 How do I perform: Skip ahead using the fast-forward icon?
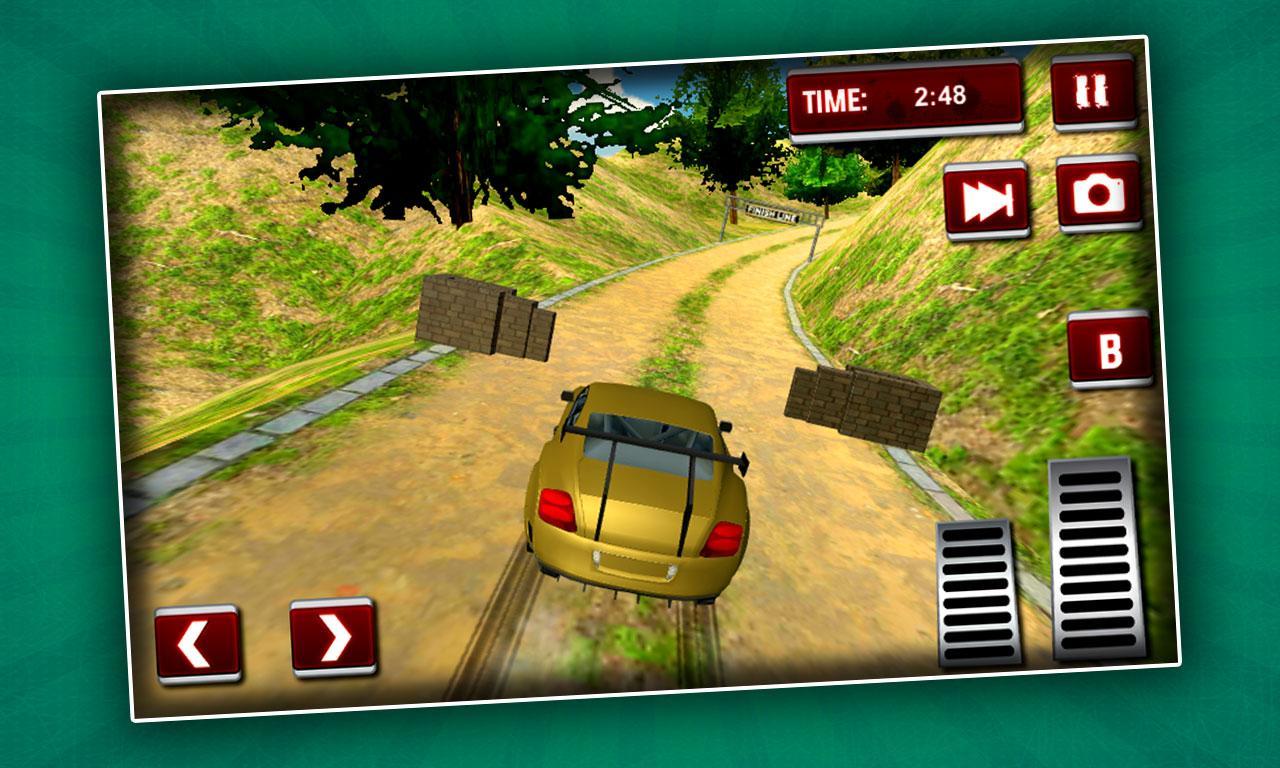click(x=985, y=198)
